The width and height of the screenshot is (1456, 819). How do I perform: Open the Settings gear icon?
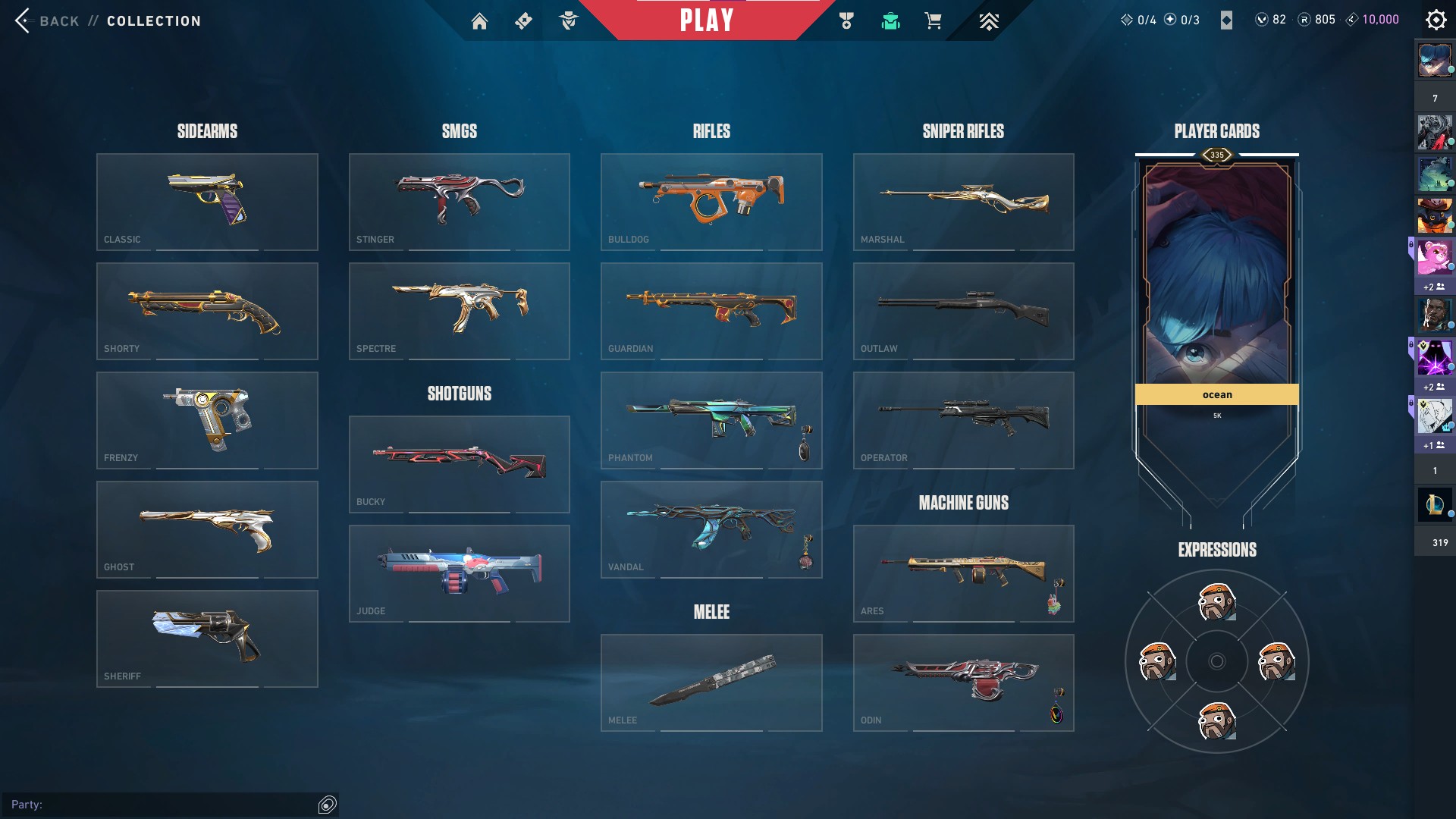(x=1436, y=19)
